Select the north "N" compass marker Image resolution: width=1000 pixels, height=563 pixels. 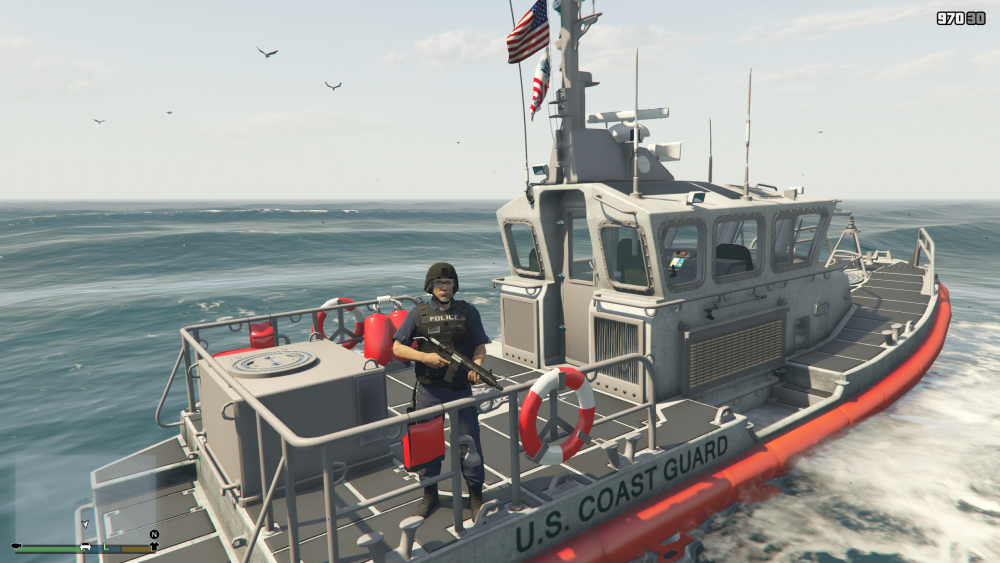[154, 535]
